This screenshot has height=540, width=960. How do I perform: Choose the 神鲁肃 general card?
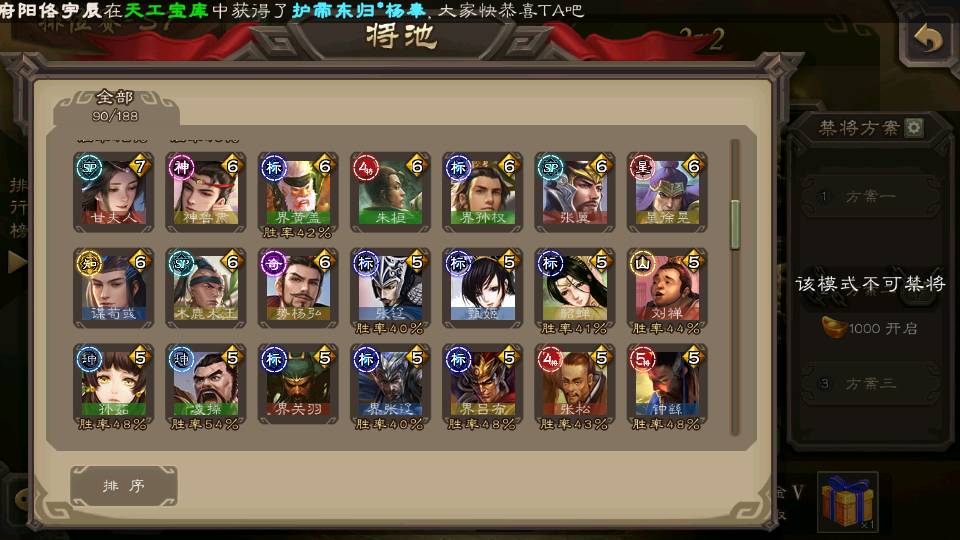205,193
